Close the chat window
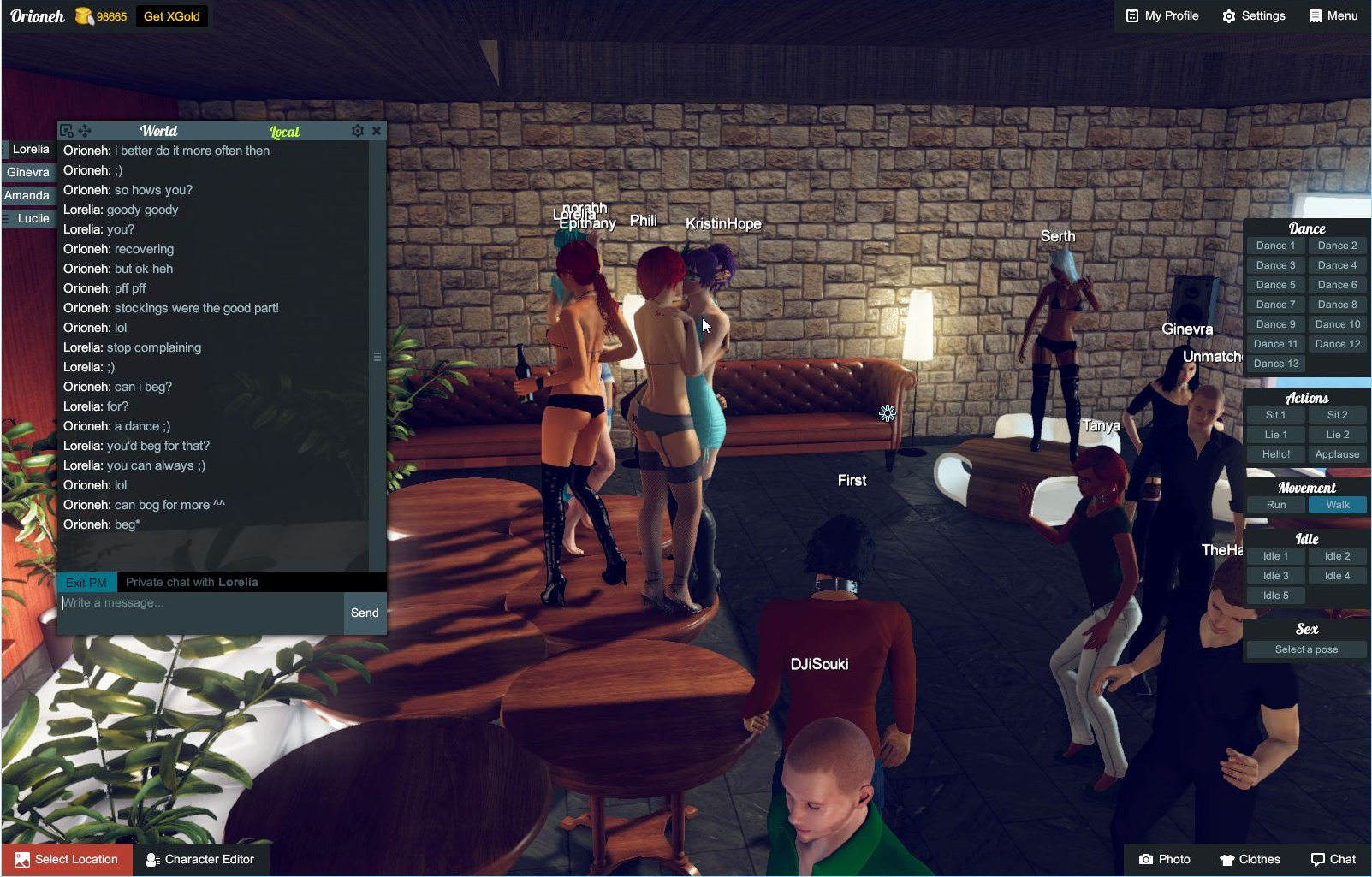 click(377, 131)
